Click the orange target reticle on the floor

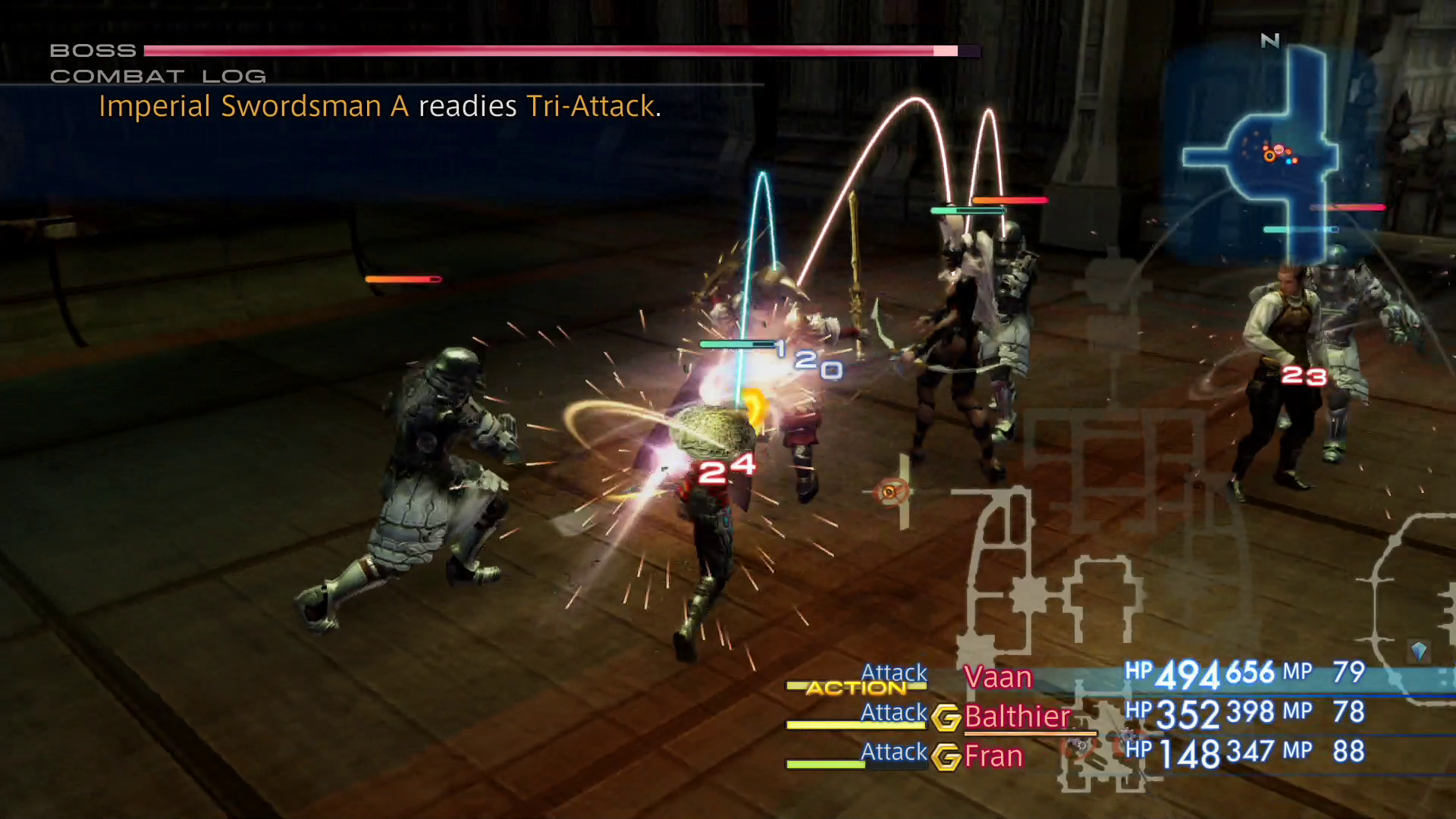tap(891, 491)
